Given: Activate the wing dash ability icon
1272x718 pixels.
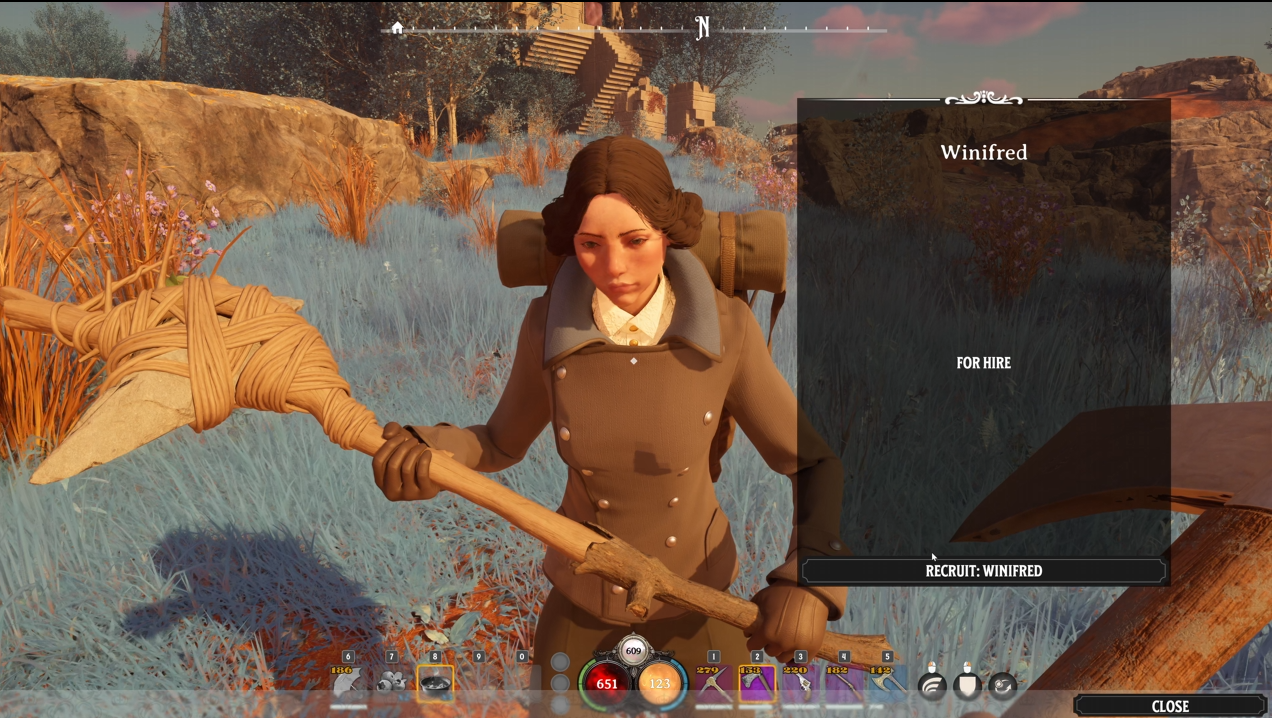Looking at the screenshot, I should (x=932, y=685).
